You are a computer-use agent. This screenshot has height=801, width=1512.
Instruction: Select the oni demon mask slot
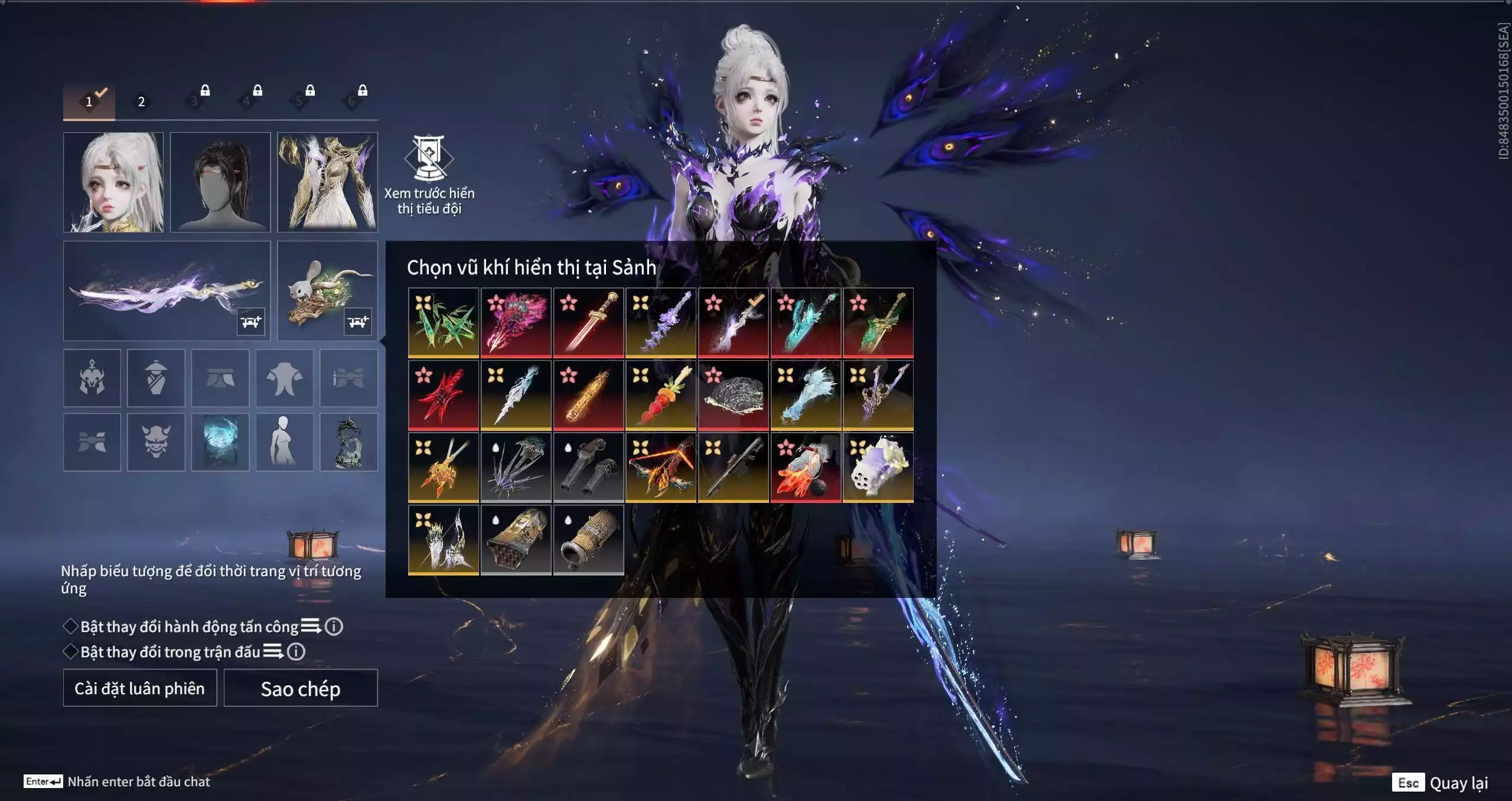tap(156, 442)
